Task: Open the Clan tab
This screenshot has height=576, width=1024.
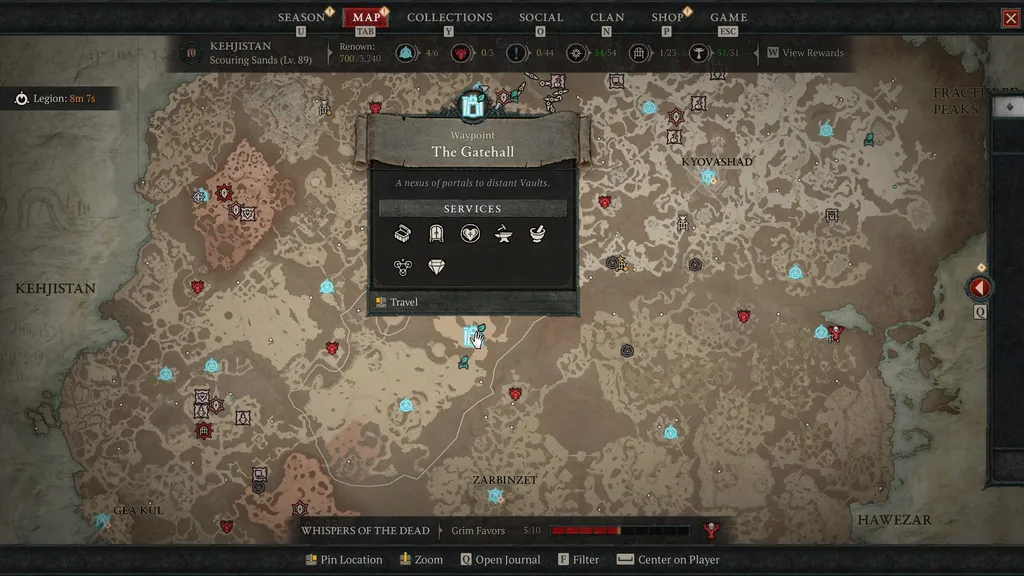Action: (x=607, y=17)
